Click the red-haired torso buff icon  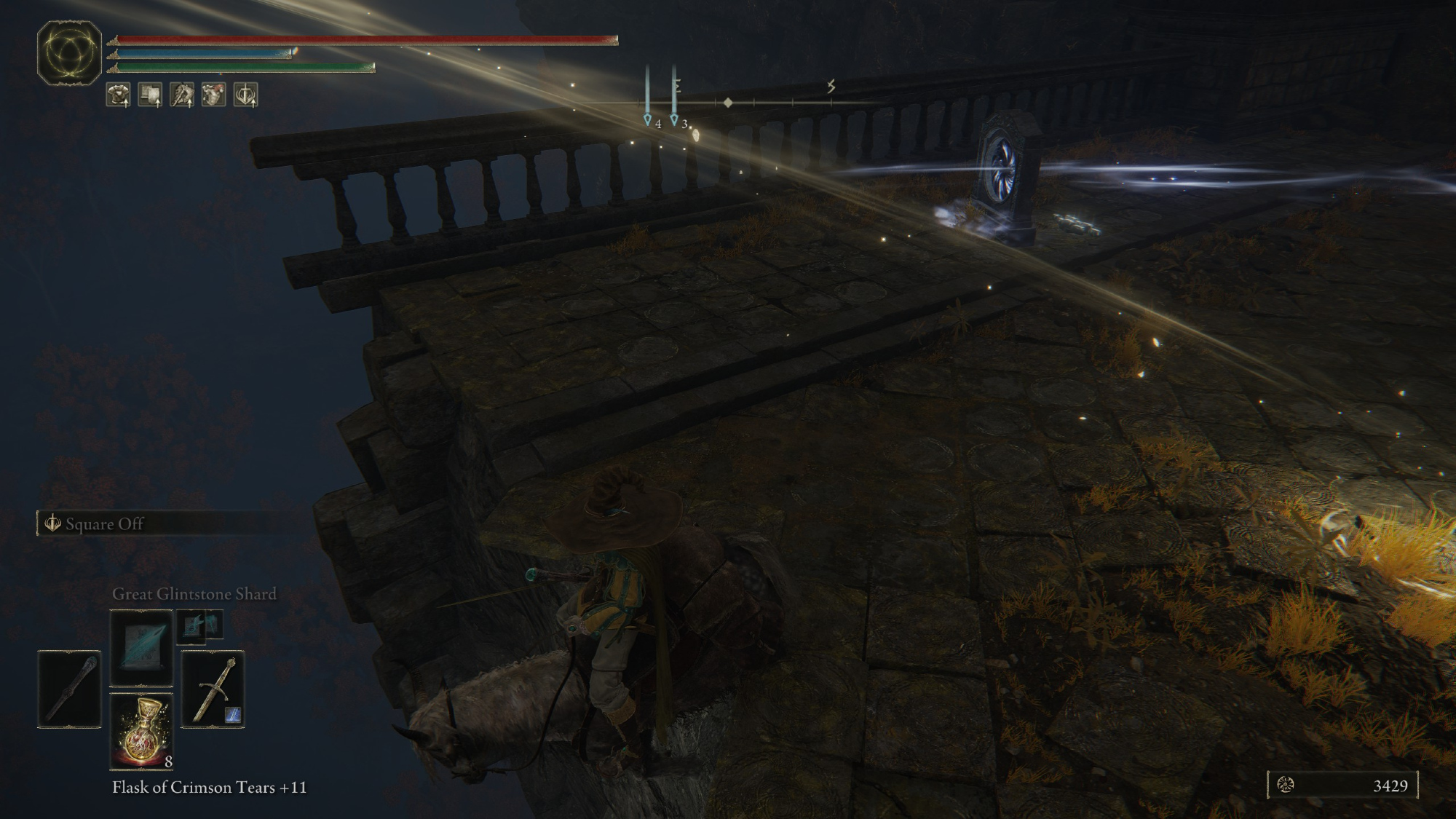click(214, 95)
